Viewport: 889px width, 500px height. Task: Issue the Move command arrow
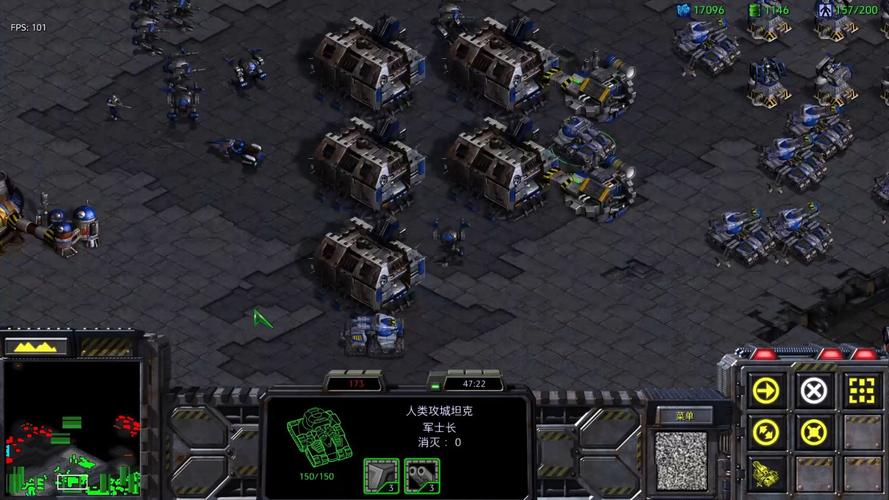click(x=766, y=390)
